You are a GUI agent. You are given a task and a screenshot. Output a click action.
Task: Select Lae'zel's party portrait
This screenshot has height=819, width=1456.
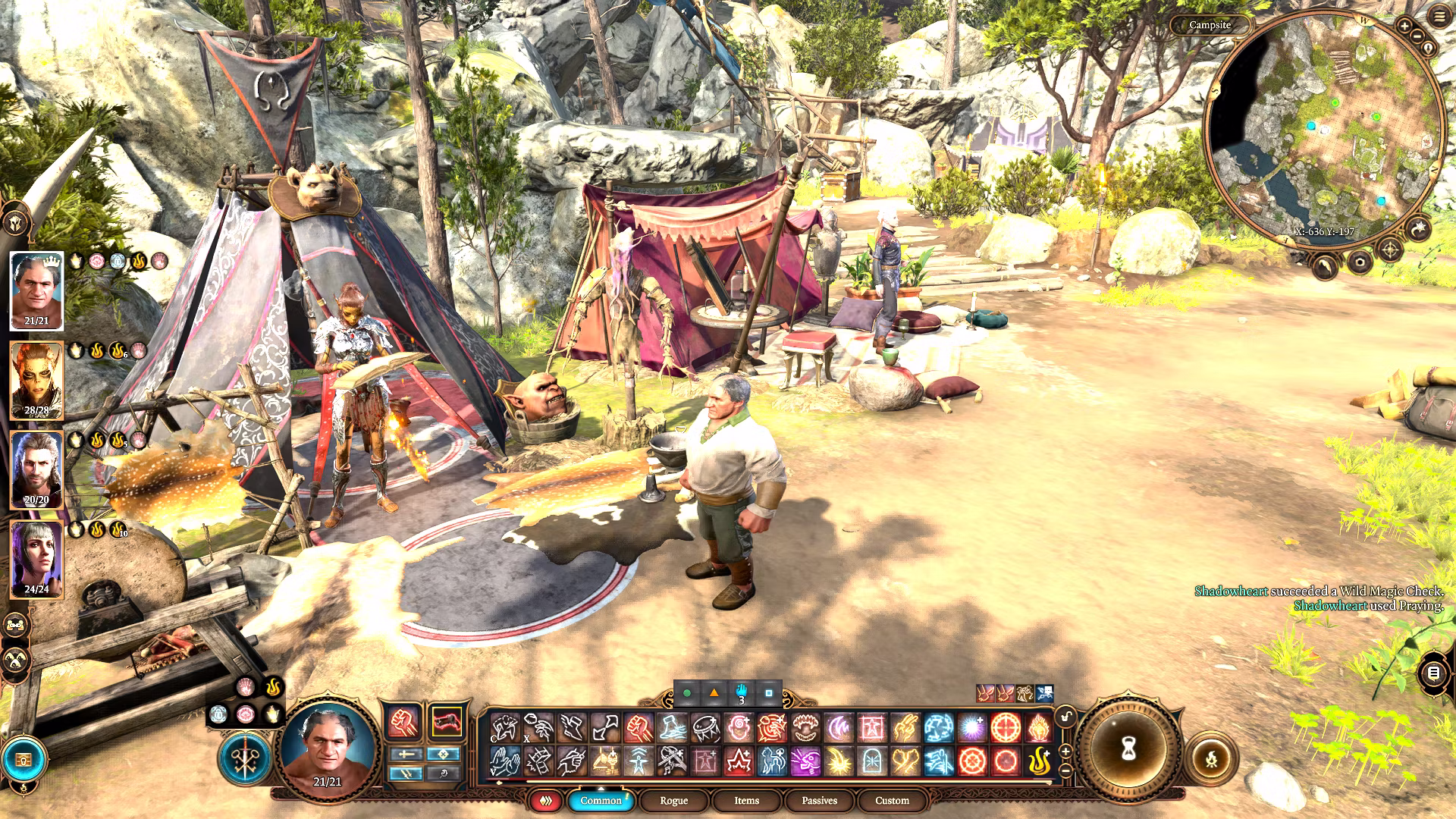[36, 381]
